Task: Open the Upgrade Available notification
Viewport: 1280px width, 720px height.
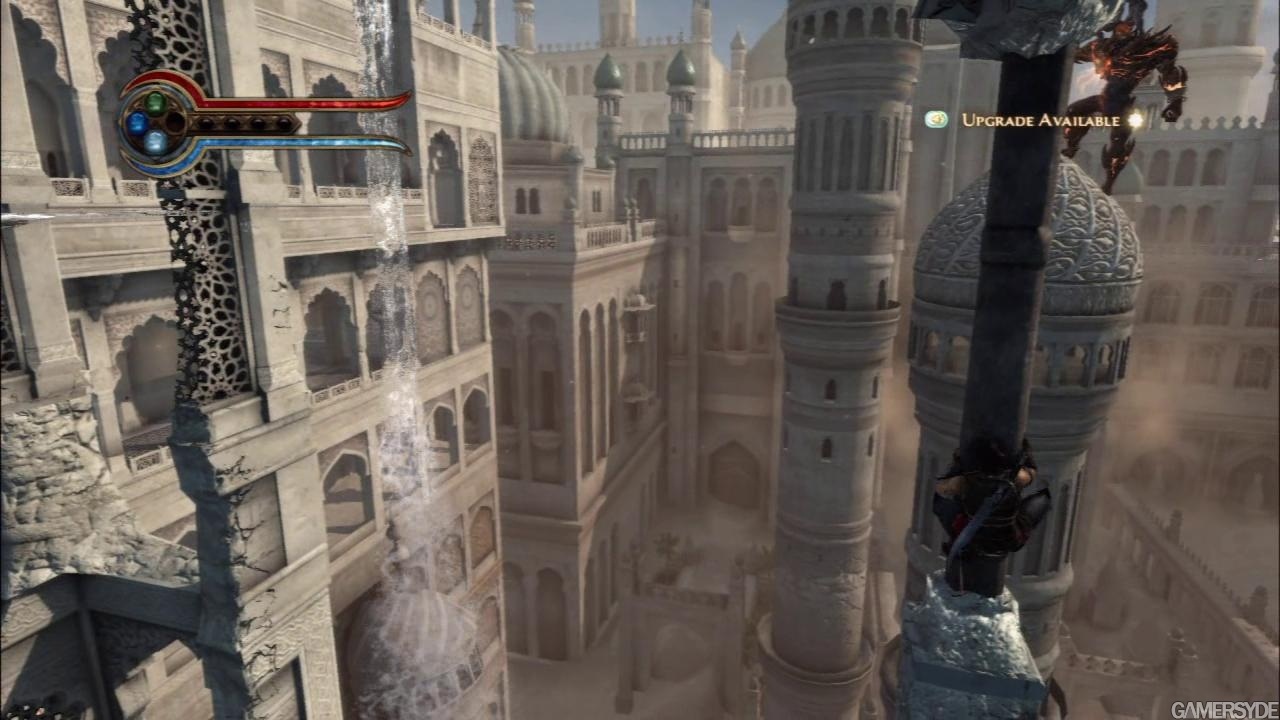Action: tap(1040, 120)
